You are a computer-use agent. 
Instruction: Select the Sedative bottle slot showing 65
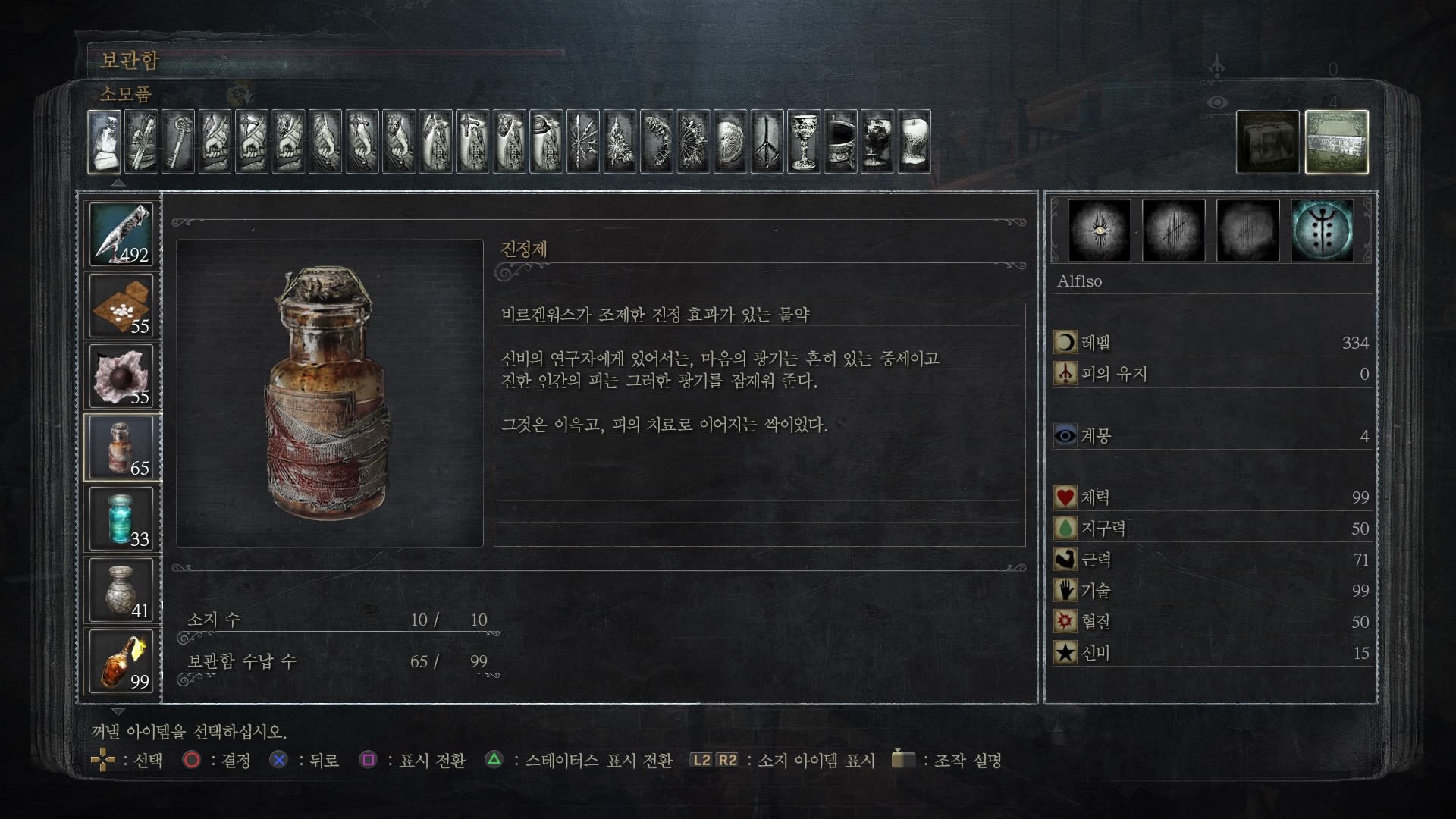coord(121,447)
